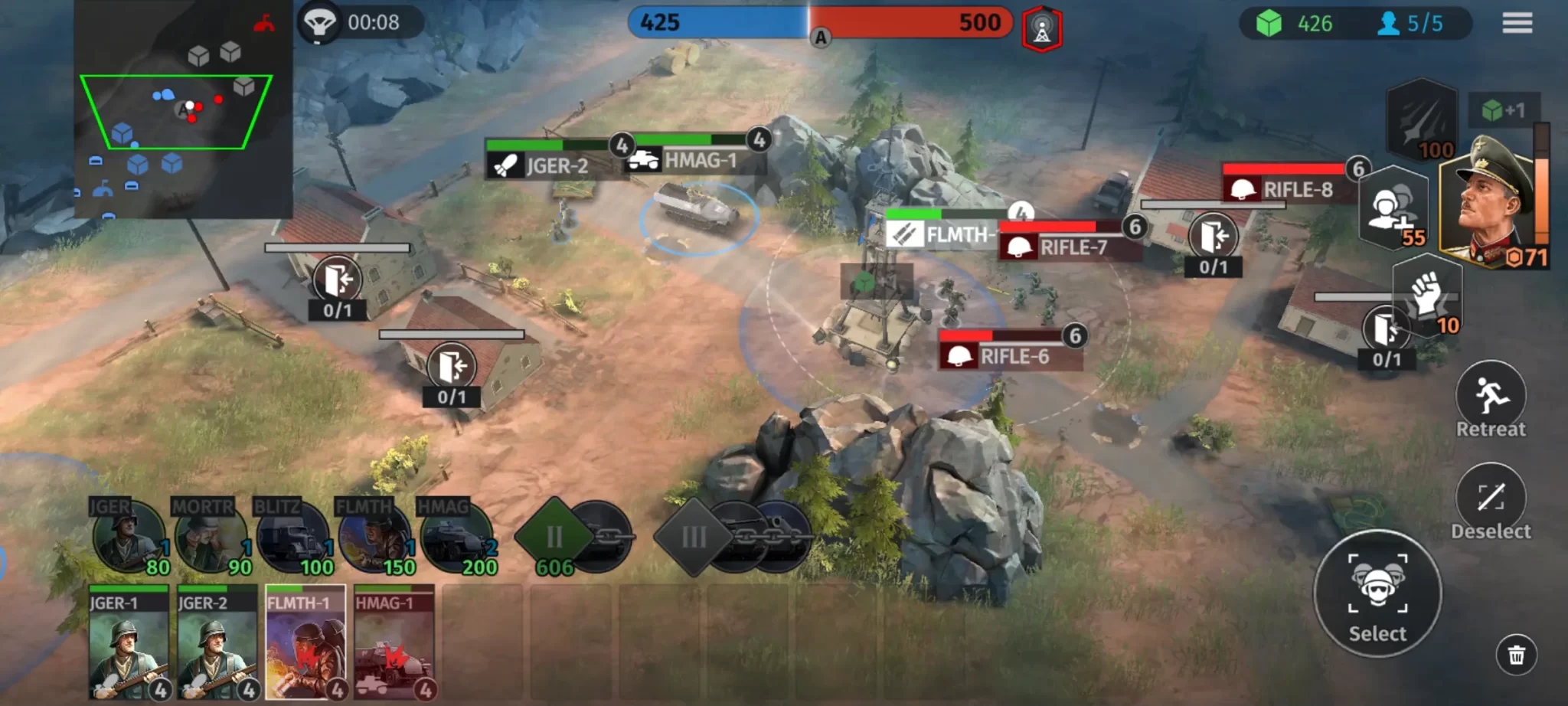Open the battlefield minimap
Image resolution: width=1568 pixels, height=706 pixels.
click(x=182, y=109)
